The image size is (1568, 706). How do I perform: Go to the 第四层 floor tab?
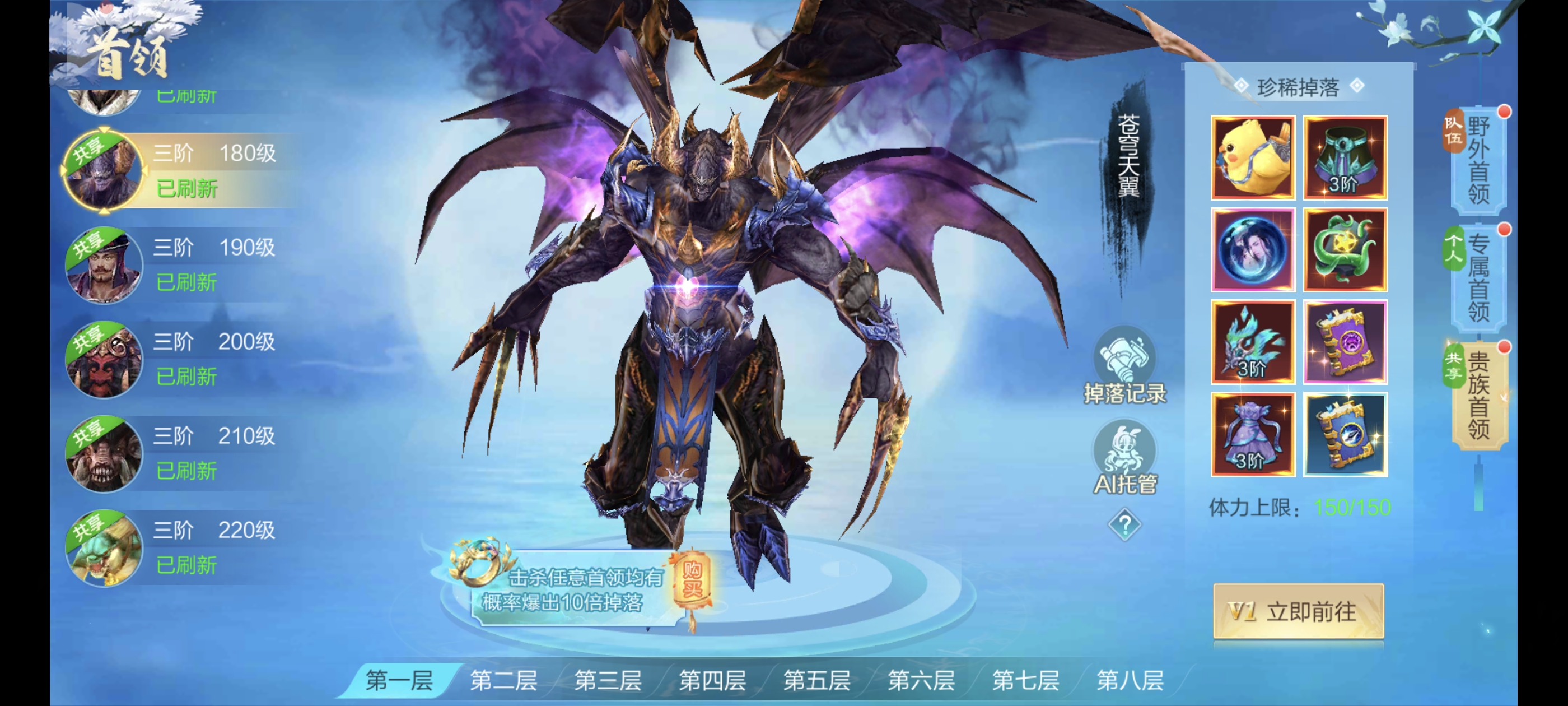[x=712, y=680]
